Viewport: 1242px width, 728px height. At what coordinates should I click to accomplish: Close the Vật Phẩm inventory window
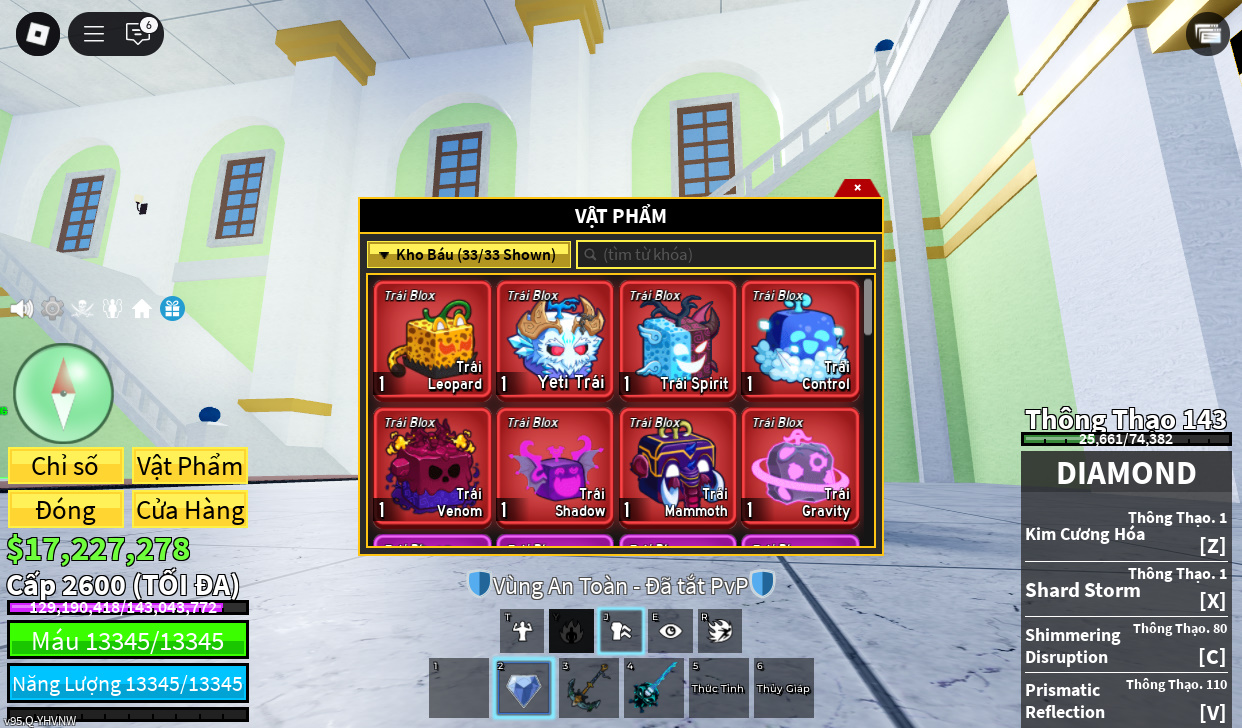(857, 188)
